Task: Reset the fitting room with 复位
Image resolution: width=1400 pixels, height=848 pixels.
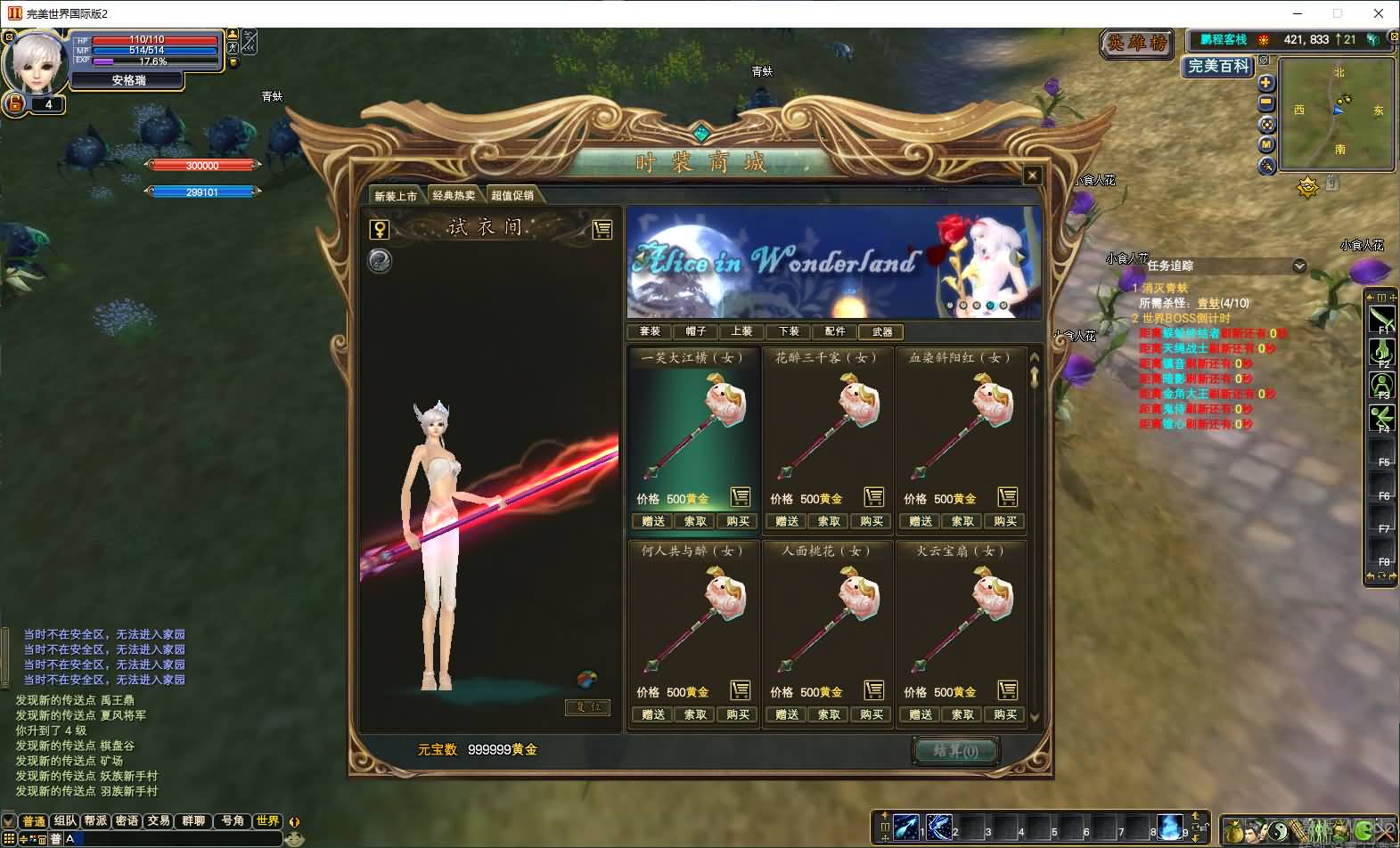Action: click(x=588, y=707)
